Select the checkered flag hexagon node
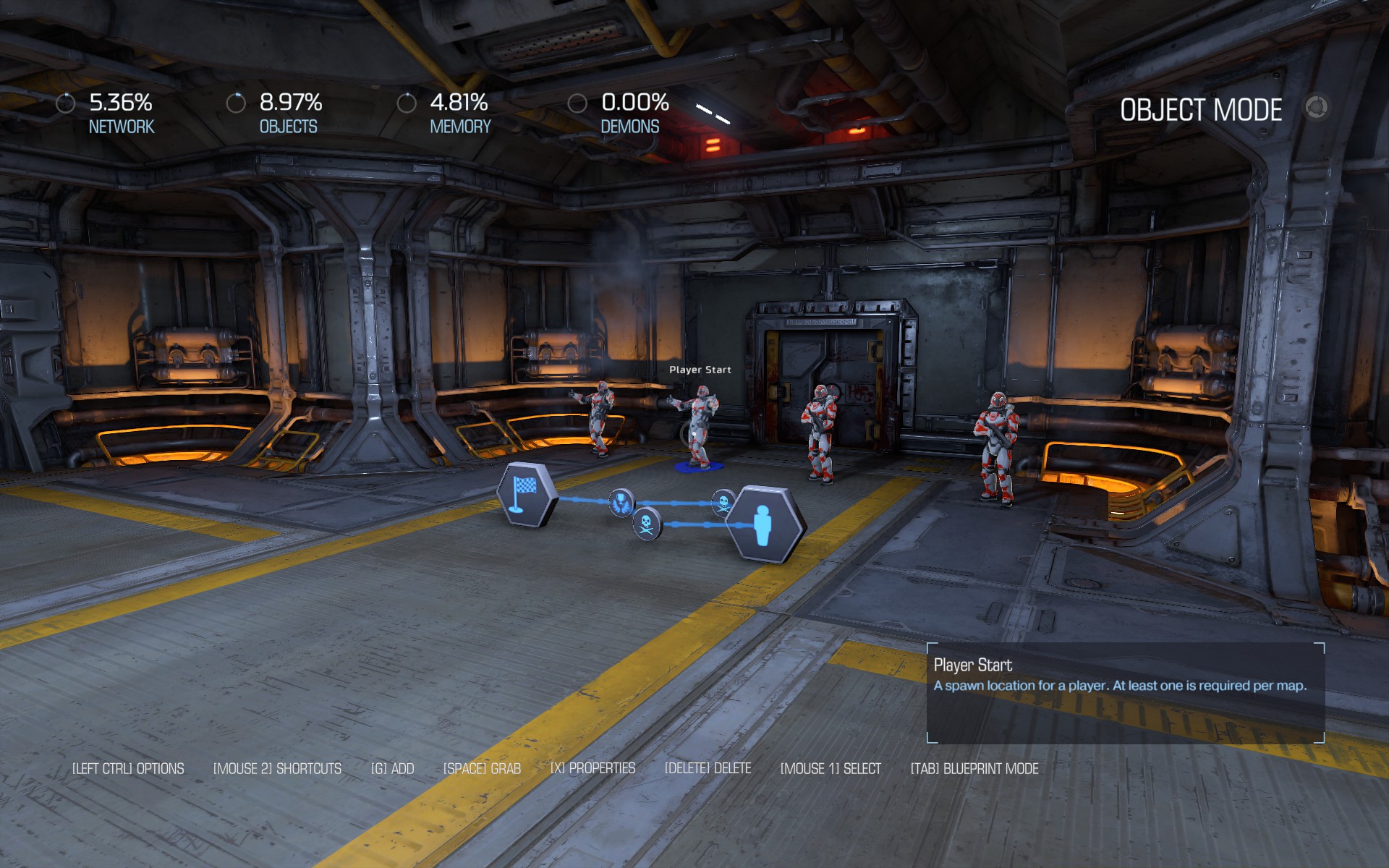 tap(527, 494)
